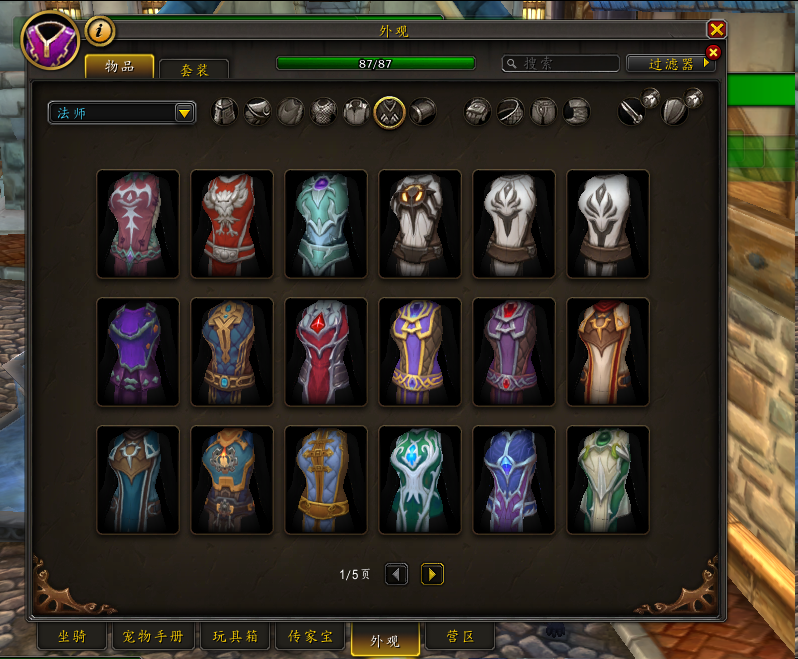Choose the helmet slot icon

[x=227, y=112]
